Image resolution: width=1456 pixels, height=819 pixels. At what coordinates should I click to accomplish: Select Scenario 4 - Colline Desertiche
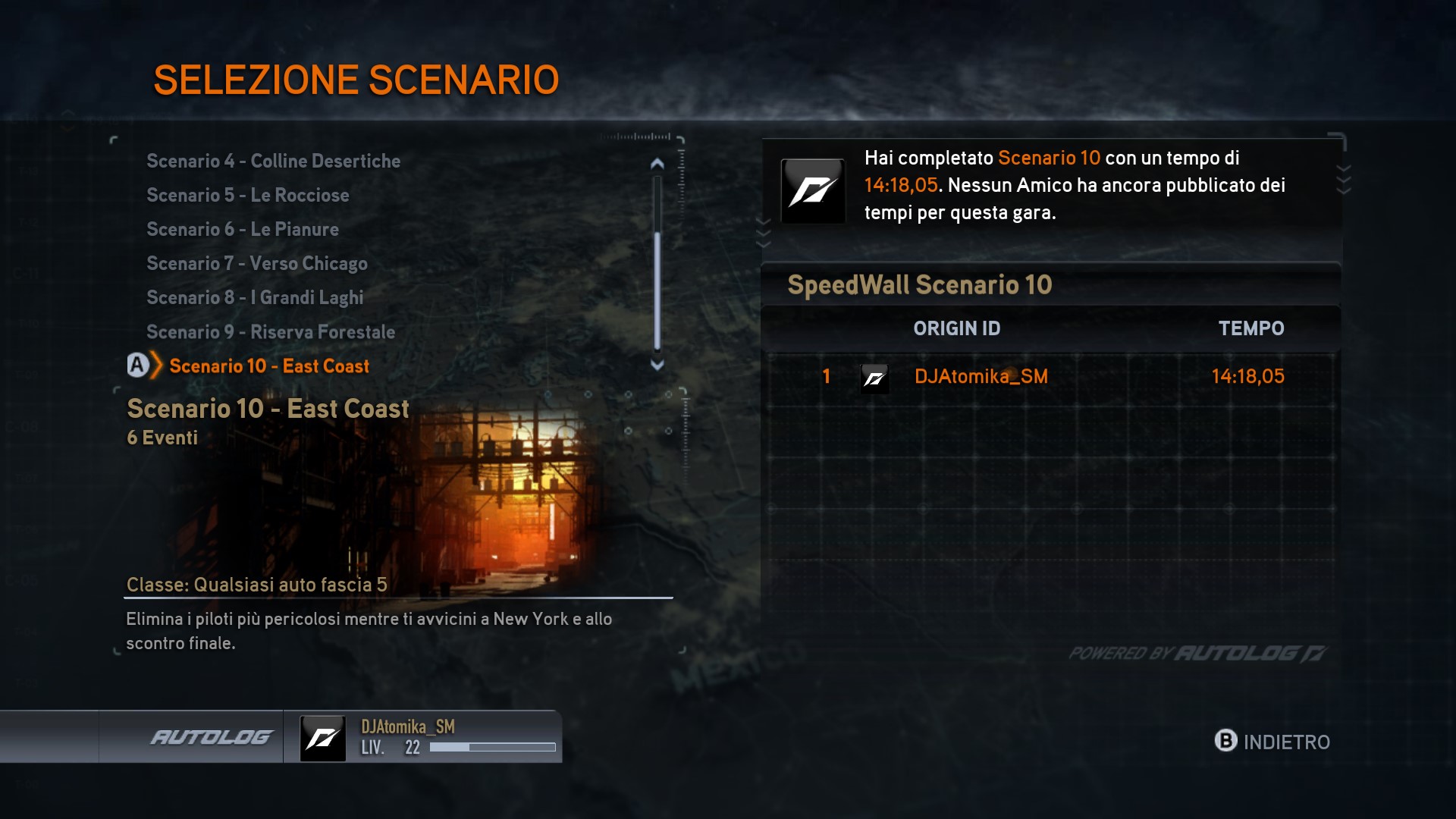pyautogui.click(x=273, y=162)
